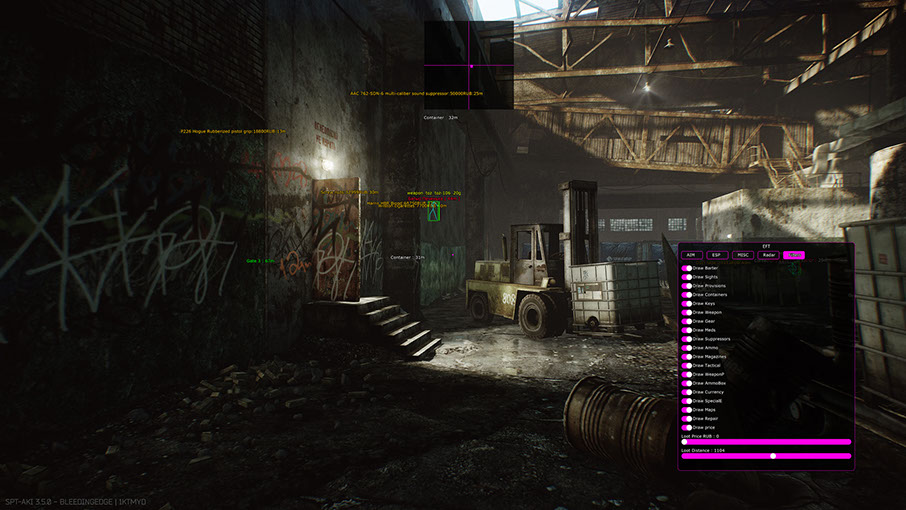Viewport: 906px width, 510px height.
Task: Disable Draw Currency toggle
Action: (687, 392)
